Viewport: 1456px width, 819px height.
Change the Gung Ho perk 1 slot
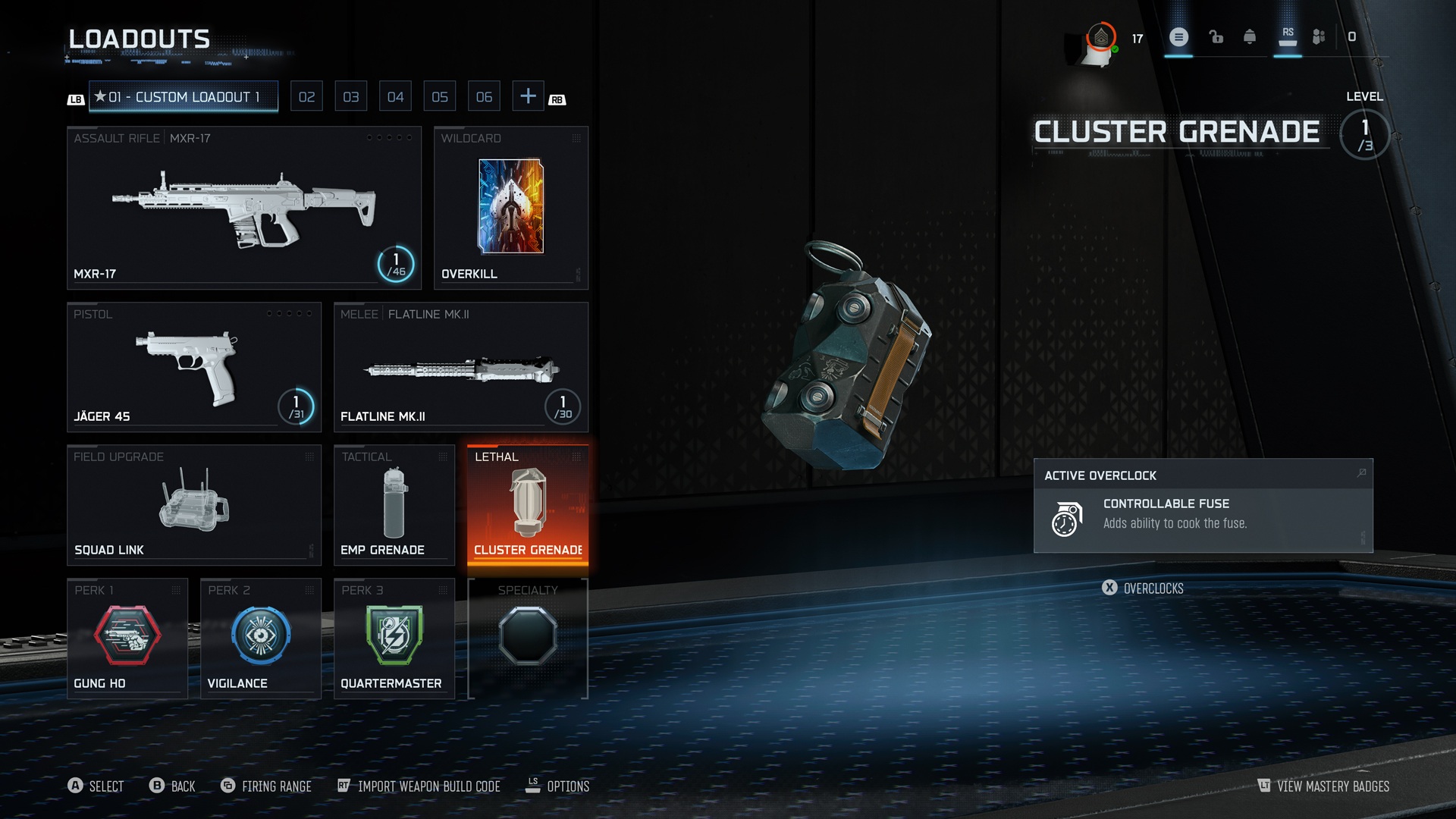(127, 638)
